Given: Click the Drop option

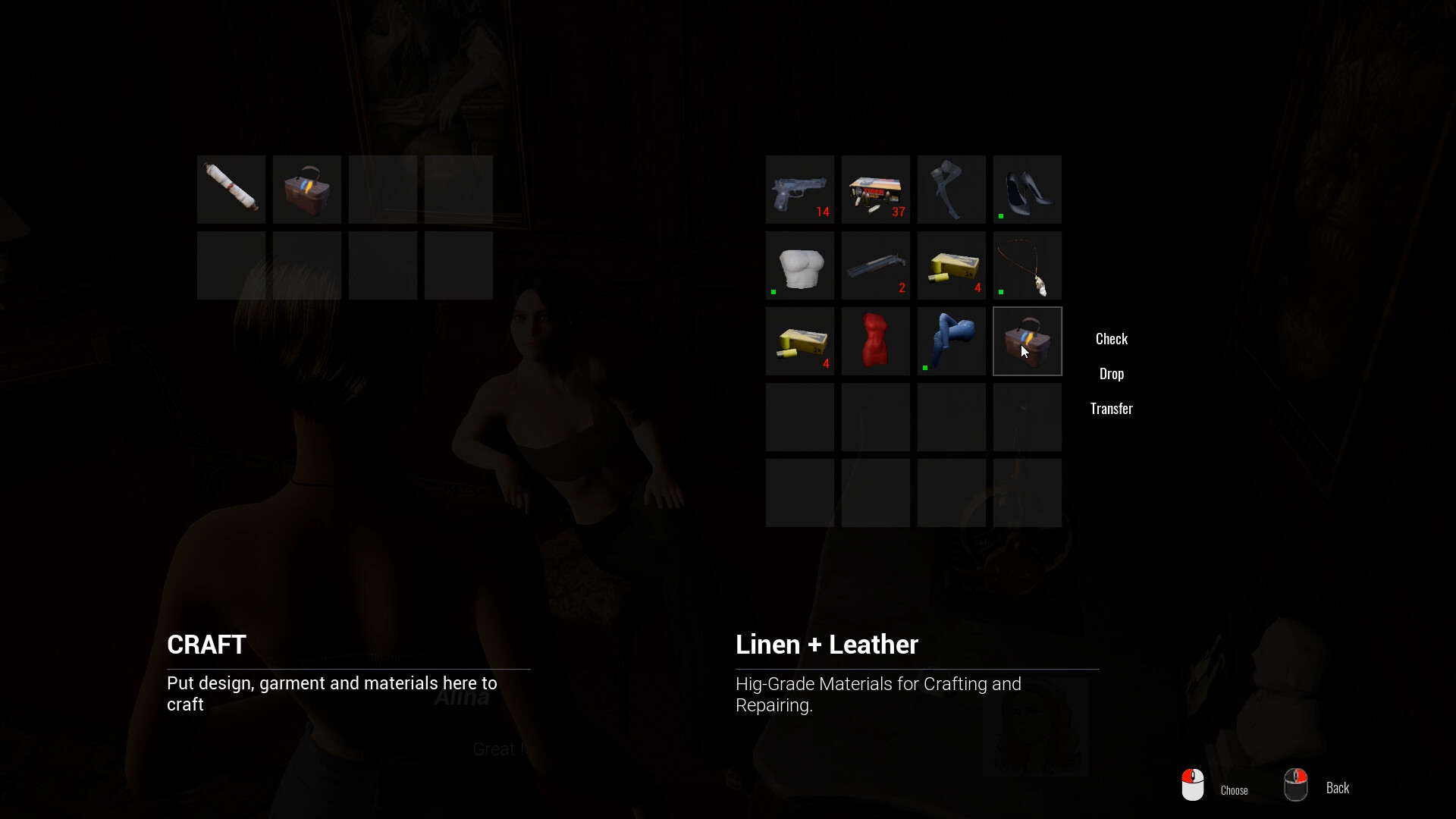Looking at the screenshot, I should point(1111,373).
